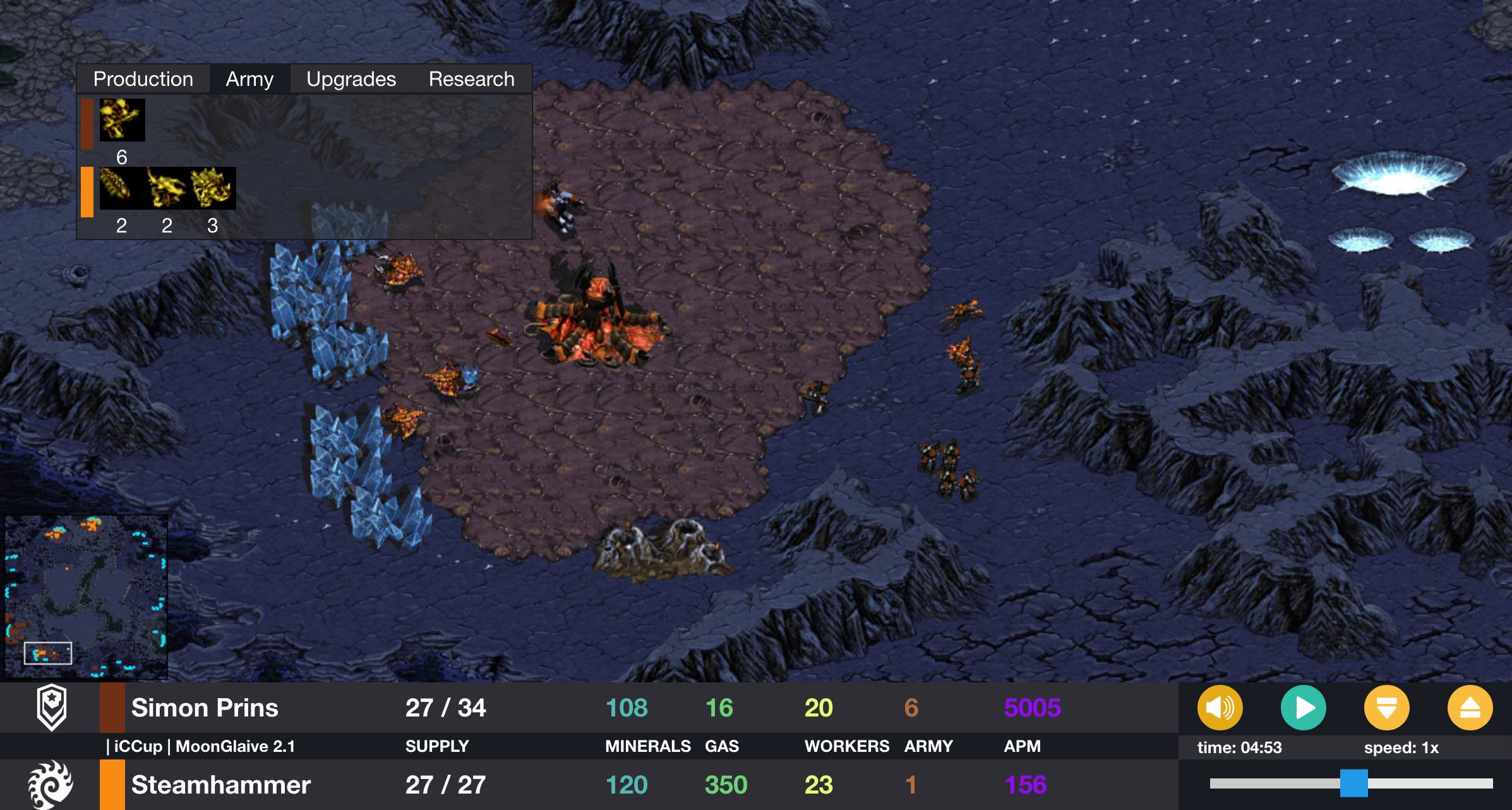Click the marine production icon with count 6
Screen dimensions: 1512x810
pyautogui.click(x=122, y=120)
